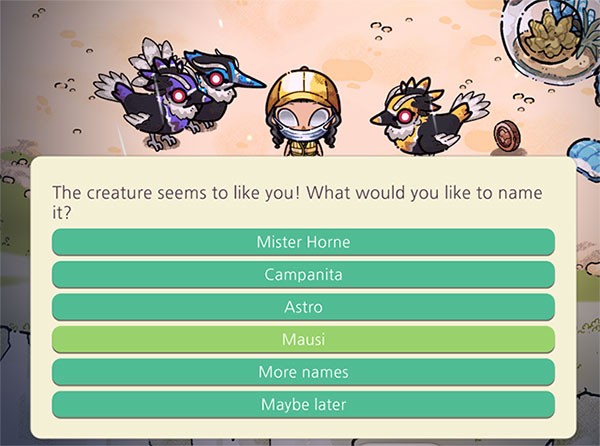The image size is (600, 446).
Task: Choose the name Campanita
Action: click(x=303, y=274)
